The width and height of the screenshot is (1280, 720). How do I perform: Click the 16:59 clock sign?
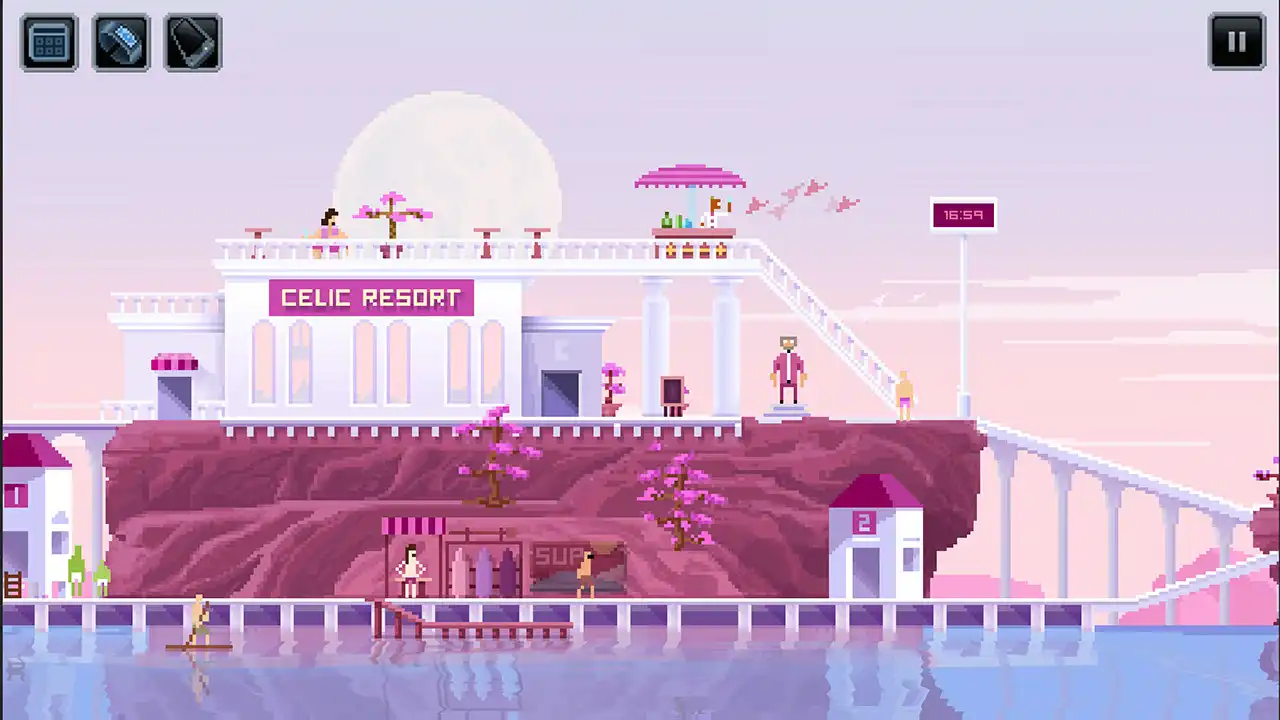[x=963, y=214]
